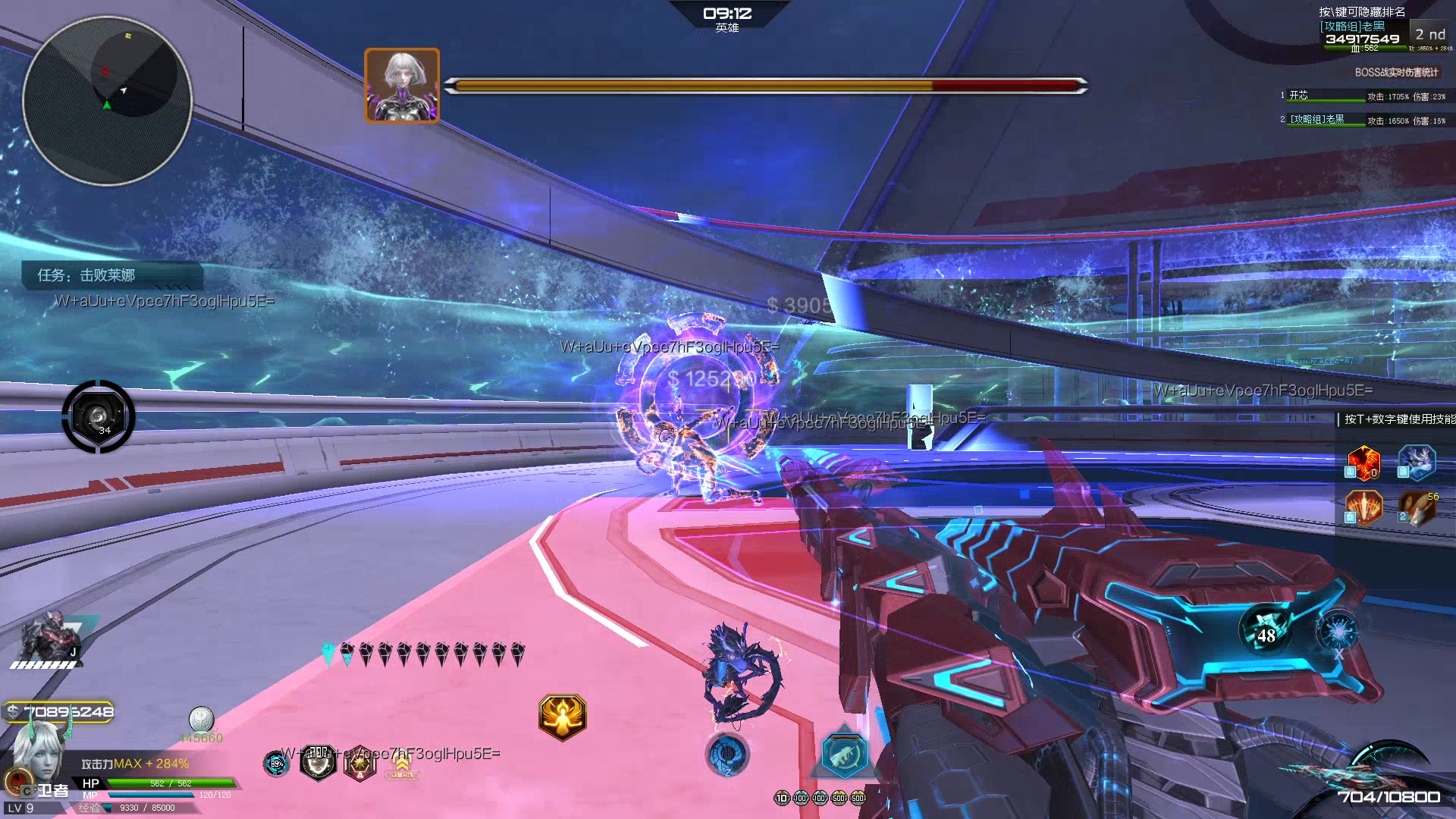Select the silver shield badge icon
Image resolution: width=1456 pixels, height=819 pixels.
point(318,762)
